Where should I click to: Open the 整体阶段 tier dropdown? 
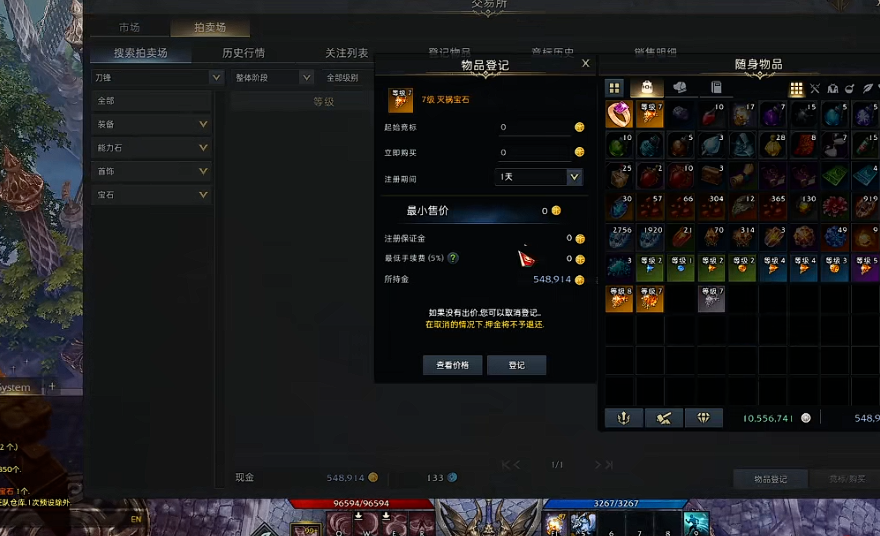273,77
